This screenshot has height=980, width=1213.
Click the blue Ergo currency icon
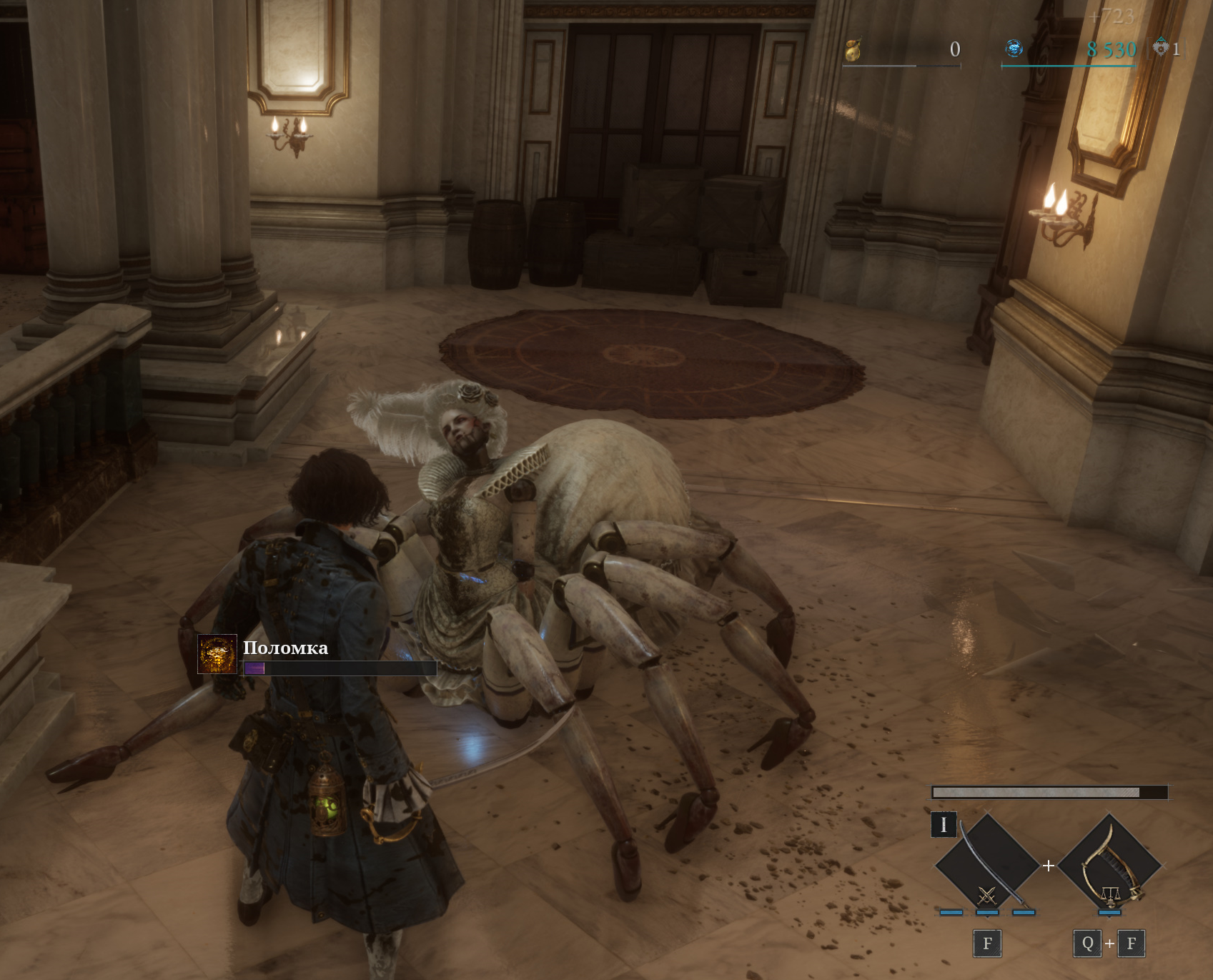(x=1014, y=49)
